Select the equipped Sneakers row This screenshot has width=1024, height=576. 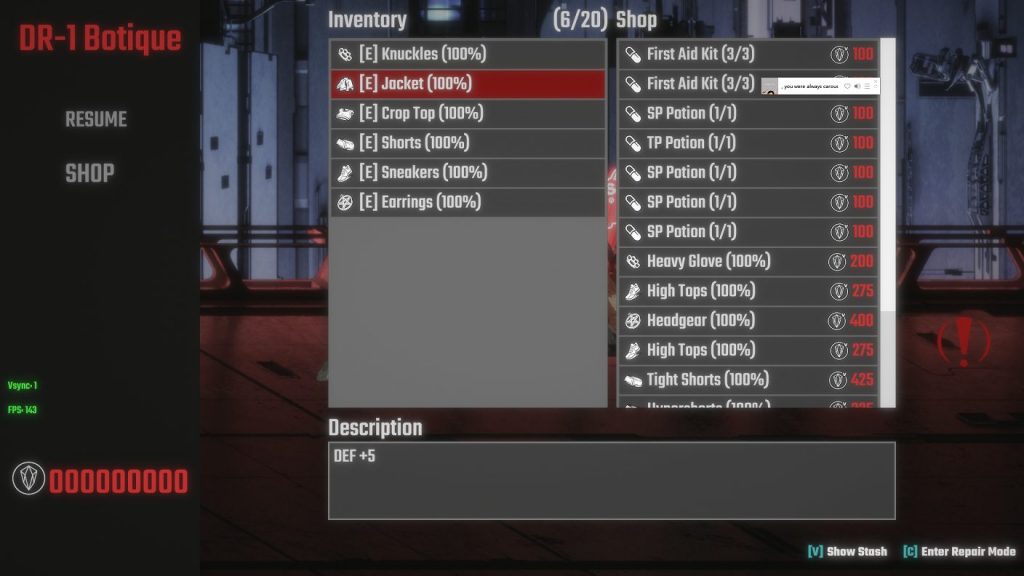[467, 172]
